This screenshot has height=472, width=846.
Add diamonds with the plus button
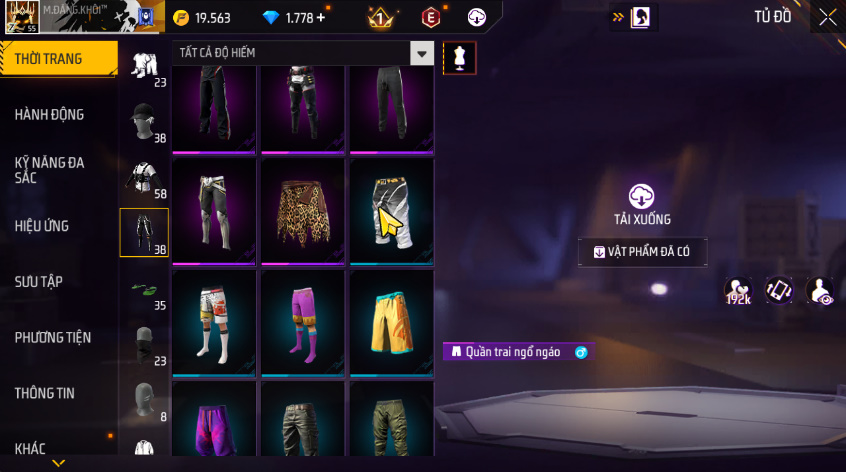click(320, 18)
